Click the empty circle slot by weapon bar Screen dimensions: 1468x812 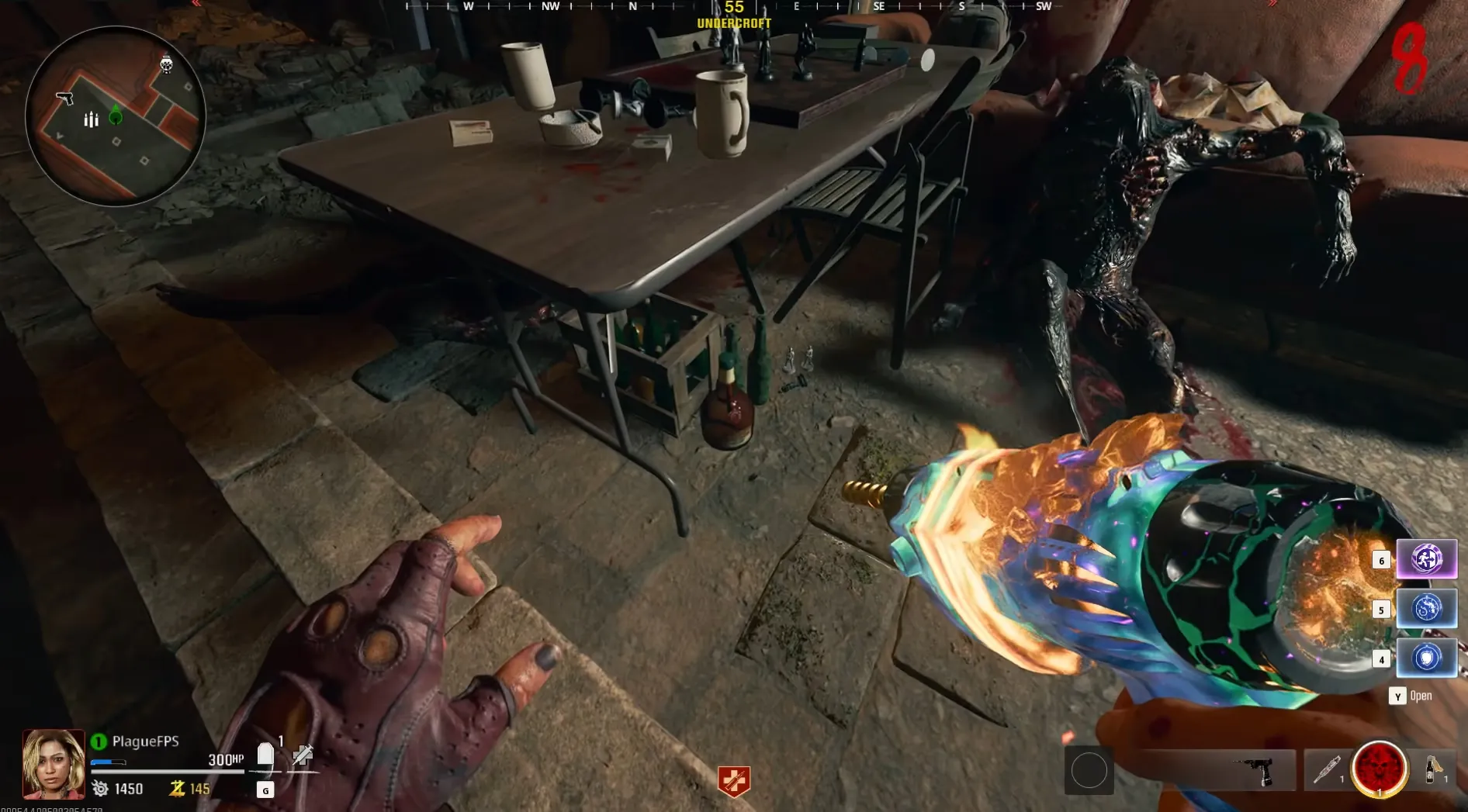1089,770
